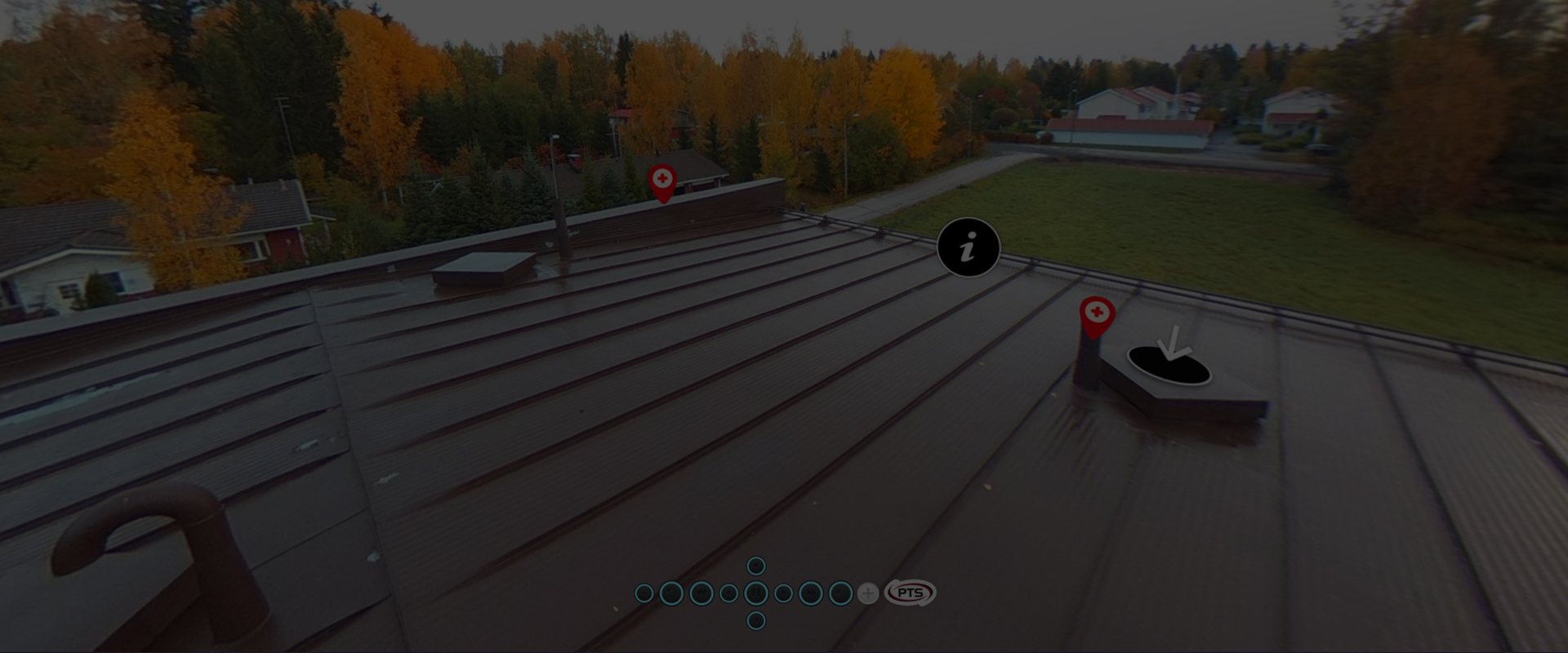Image resolution: width=1568 pixels, height=653 pixels.
Task: Open the info hotspot with the letter i
Action: (x=969, y=247)
